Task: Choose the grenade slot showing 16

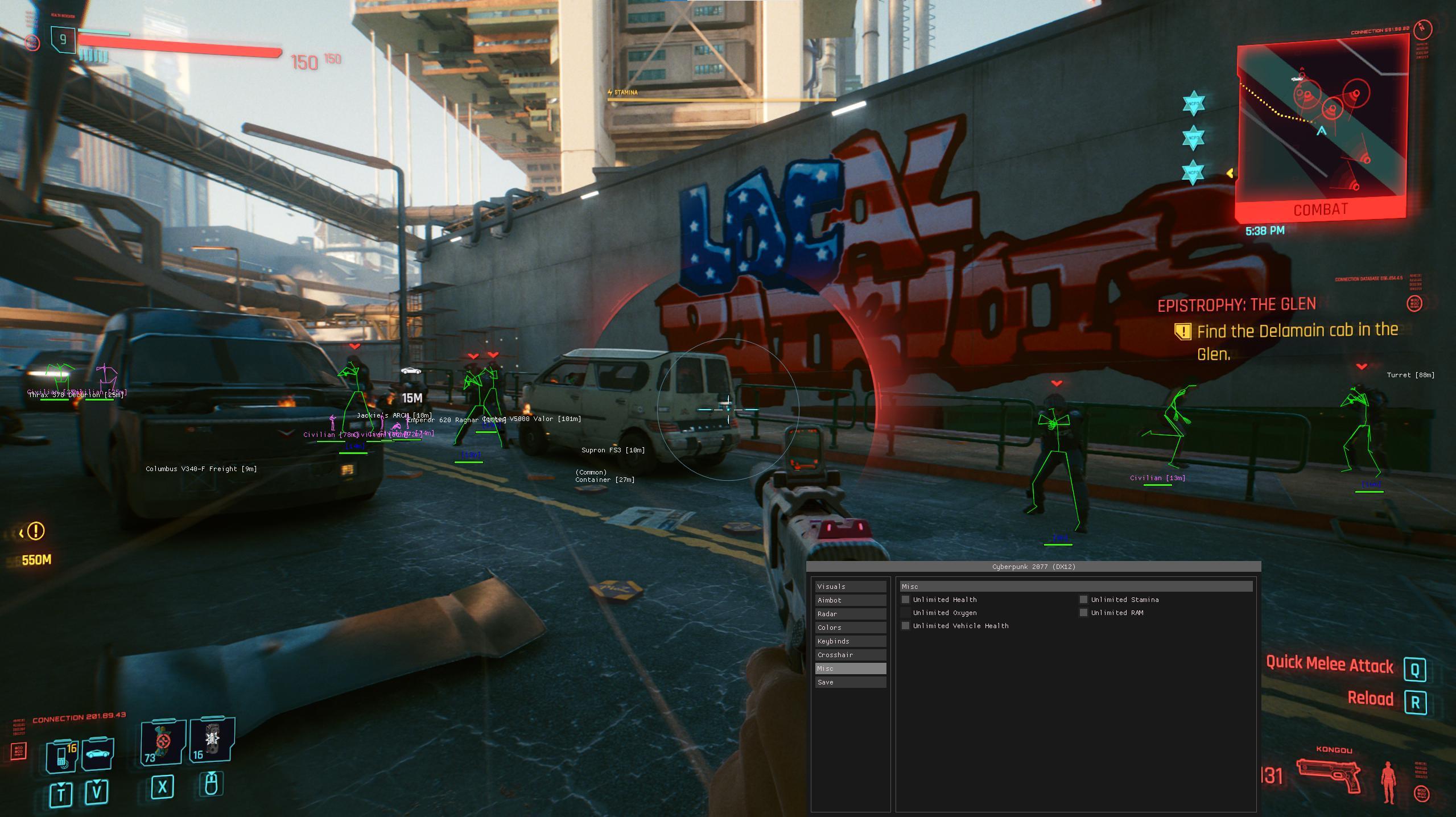Action: (x=212, y=740)
